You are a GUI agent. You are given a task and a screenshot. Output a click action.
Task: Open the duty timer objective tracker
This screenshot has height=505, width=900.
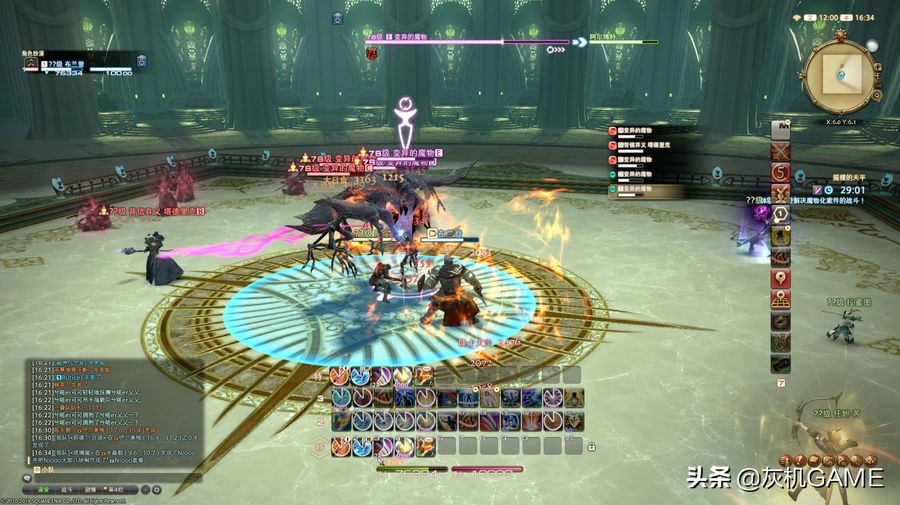(838, 189)
